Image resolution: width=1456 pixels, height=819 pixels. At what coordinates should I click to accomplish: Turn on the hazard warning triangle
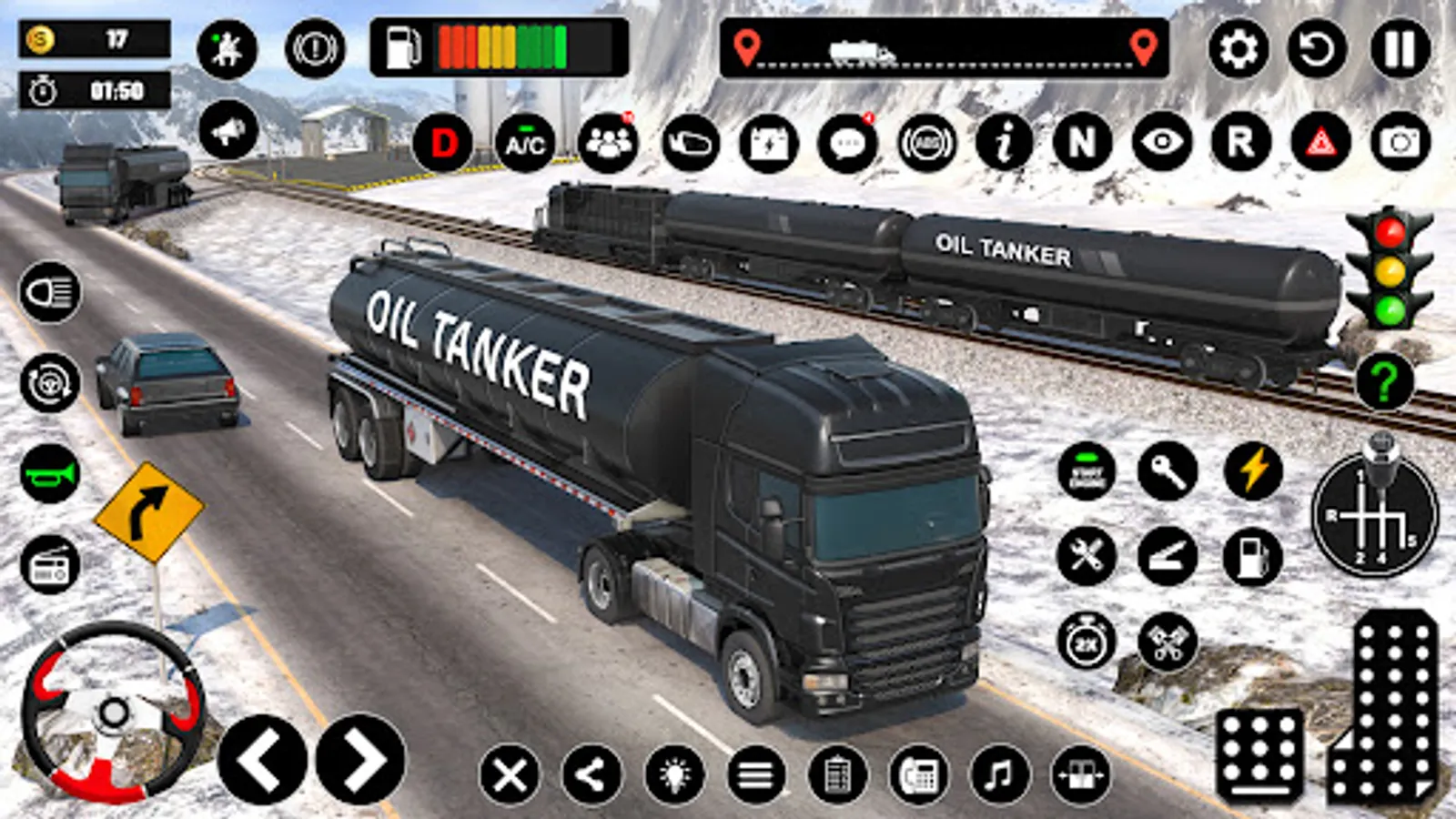coord(1320,143)
